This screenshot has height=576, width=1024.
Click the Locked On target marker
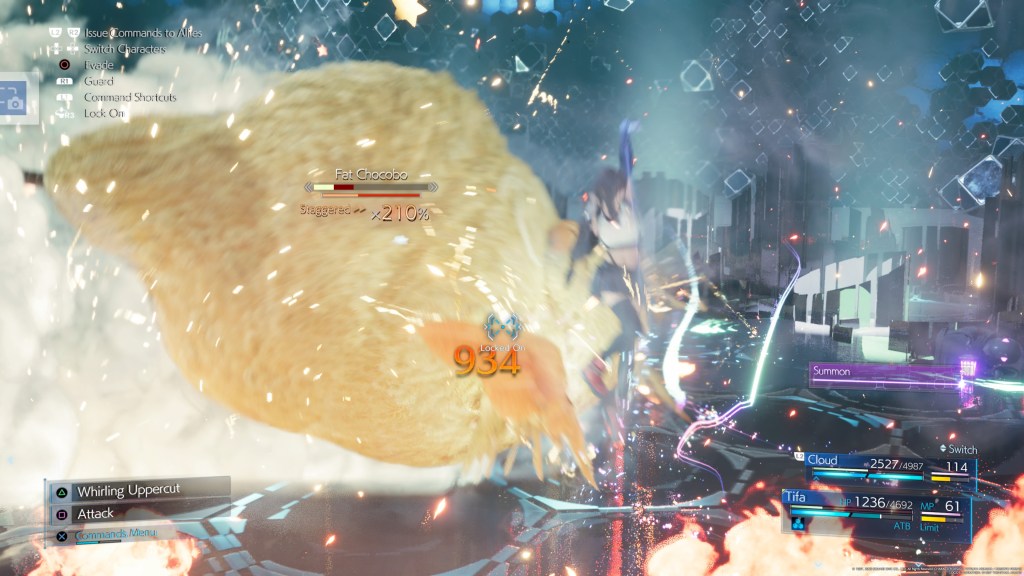point(499,327)
